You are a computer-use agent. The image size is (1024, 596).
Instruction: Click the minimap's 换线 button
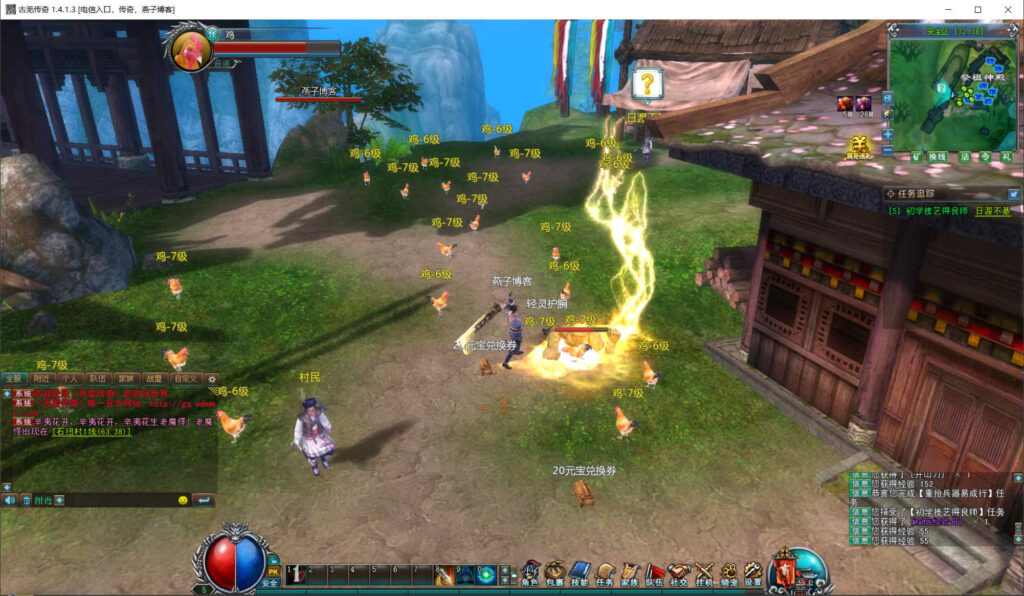coord(937,157)
